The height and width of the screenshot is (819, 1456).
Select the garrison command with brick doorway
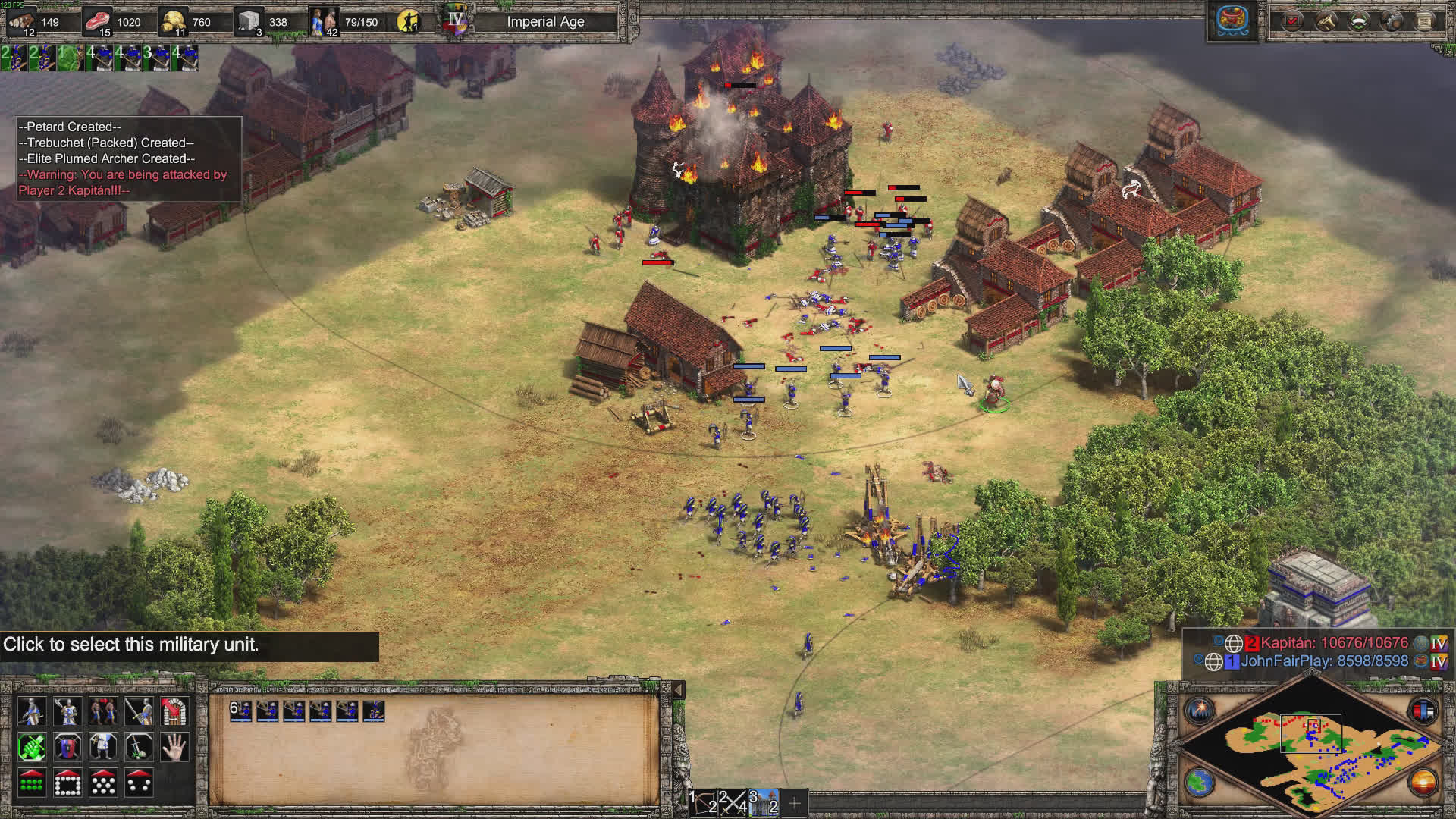point(174,711)
